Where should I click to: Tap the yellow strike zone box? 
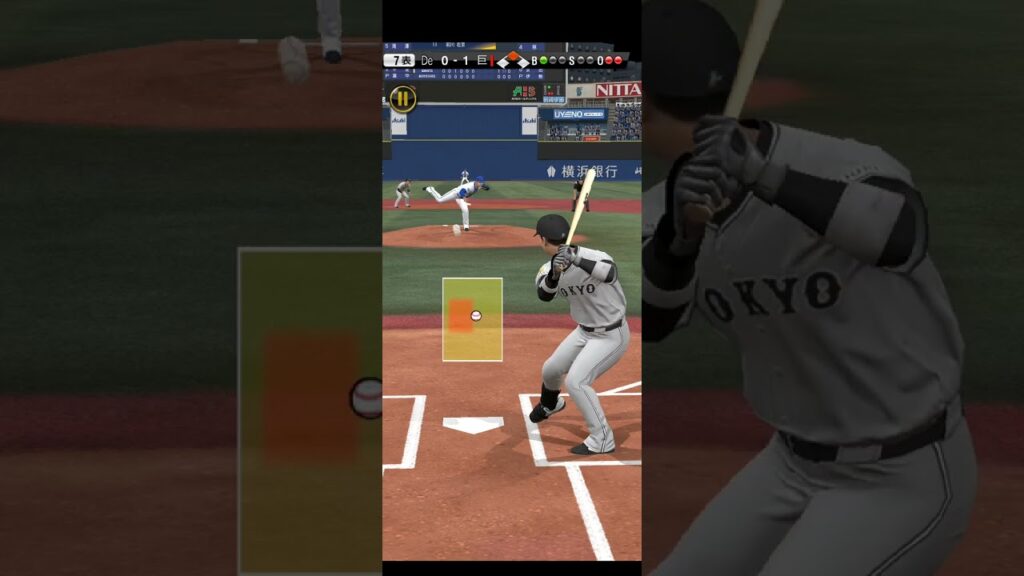pyautogui.click(x=472, y=319)
